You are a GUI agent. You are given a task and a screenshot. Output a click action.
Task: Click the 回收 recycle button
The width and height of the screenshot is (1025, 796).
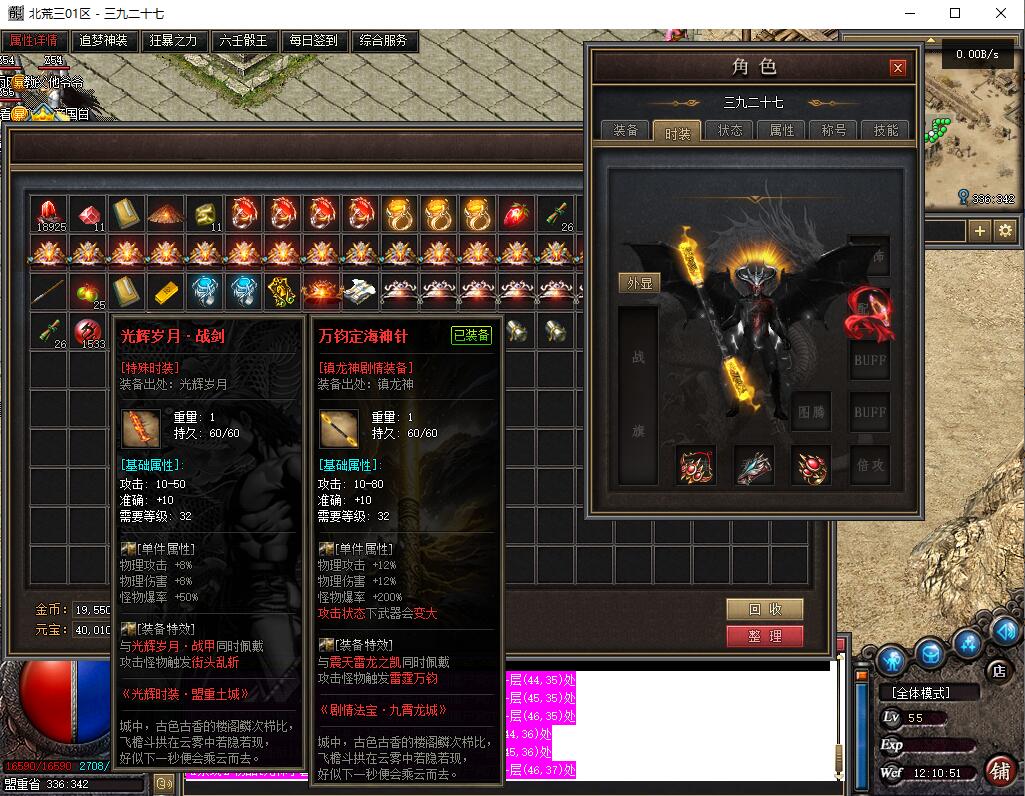coord(765,609)
